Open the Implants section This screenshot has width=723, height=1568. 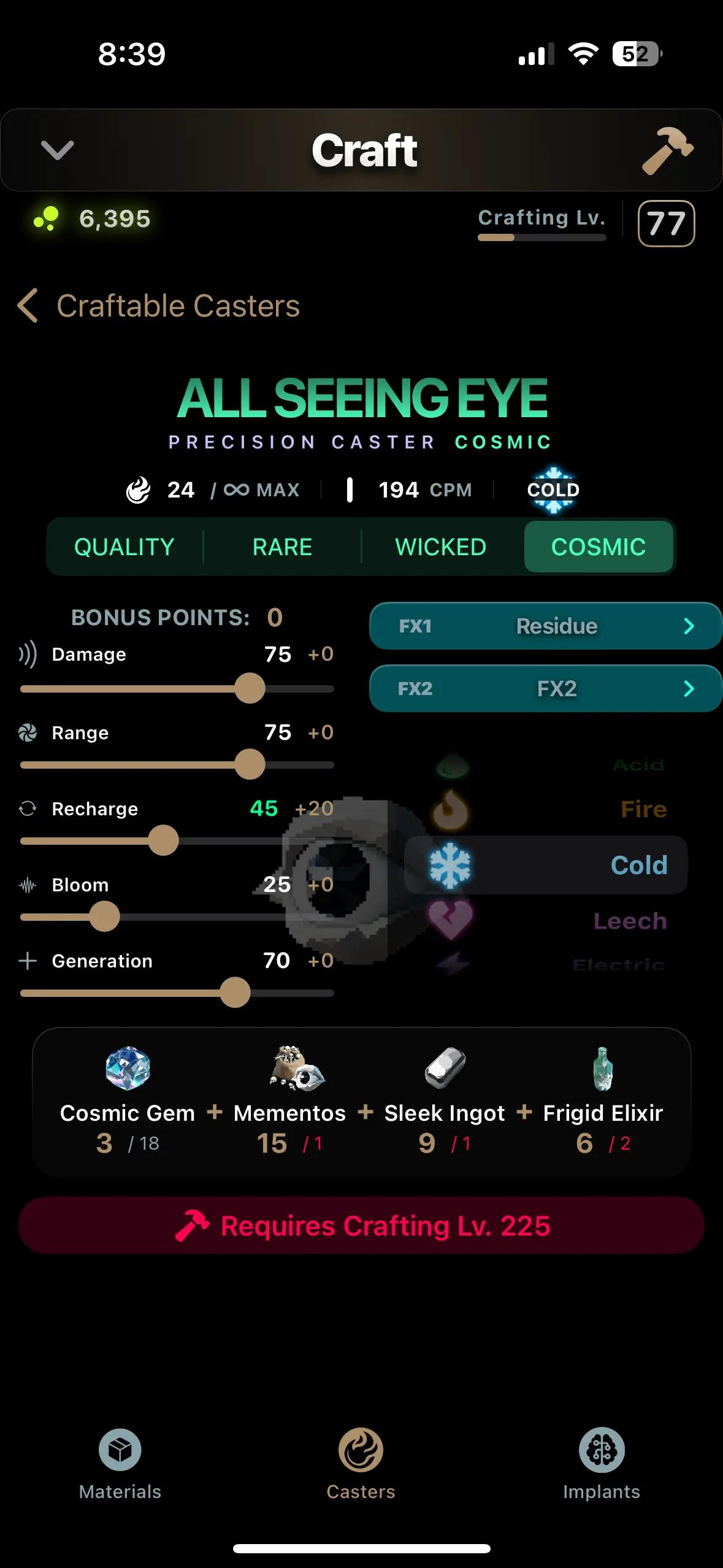(602, 1463)
